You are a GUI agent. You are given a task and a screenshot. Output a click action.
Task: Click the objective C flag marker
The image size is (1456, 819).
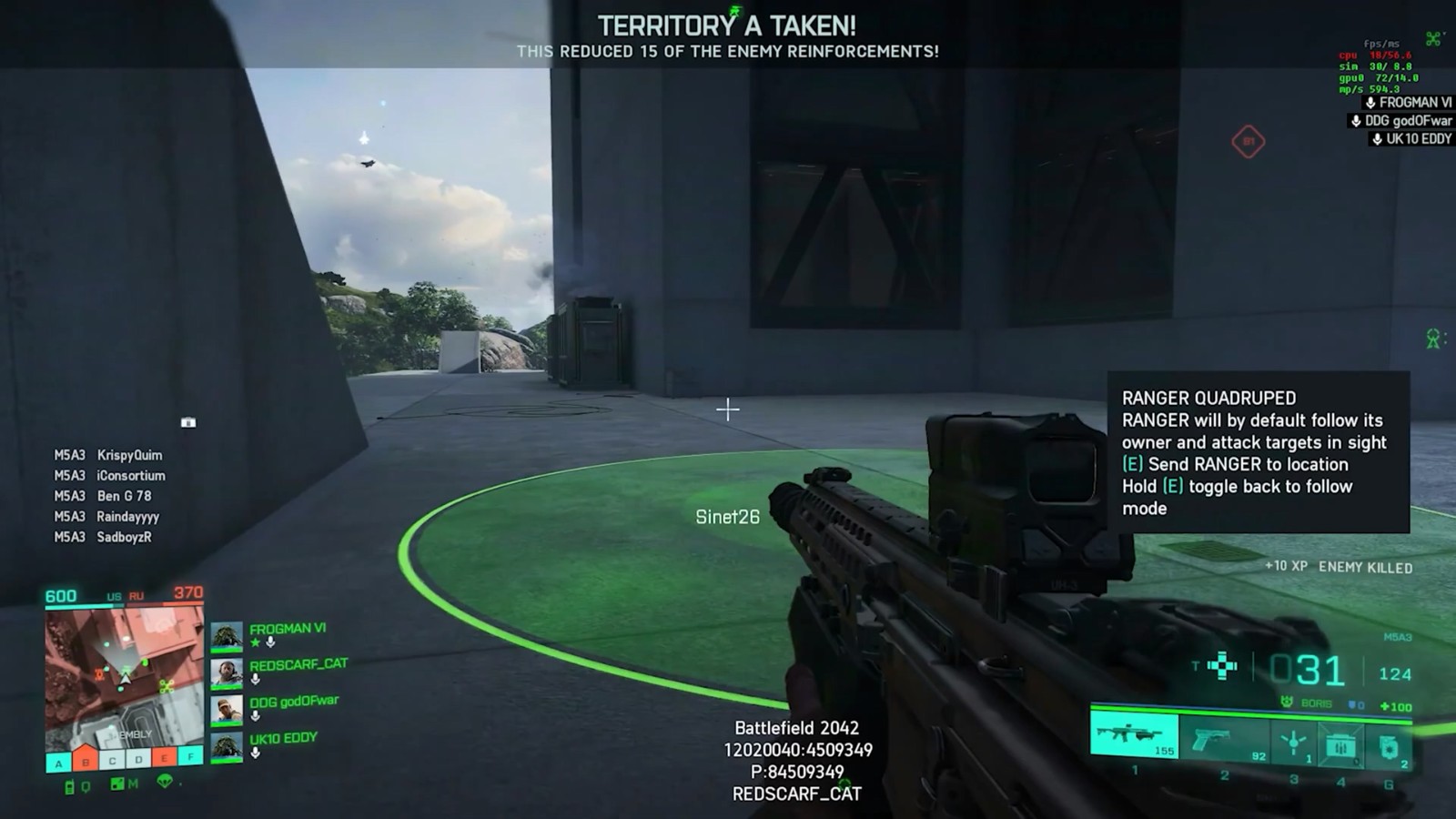(112, 760)
